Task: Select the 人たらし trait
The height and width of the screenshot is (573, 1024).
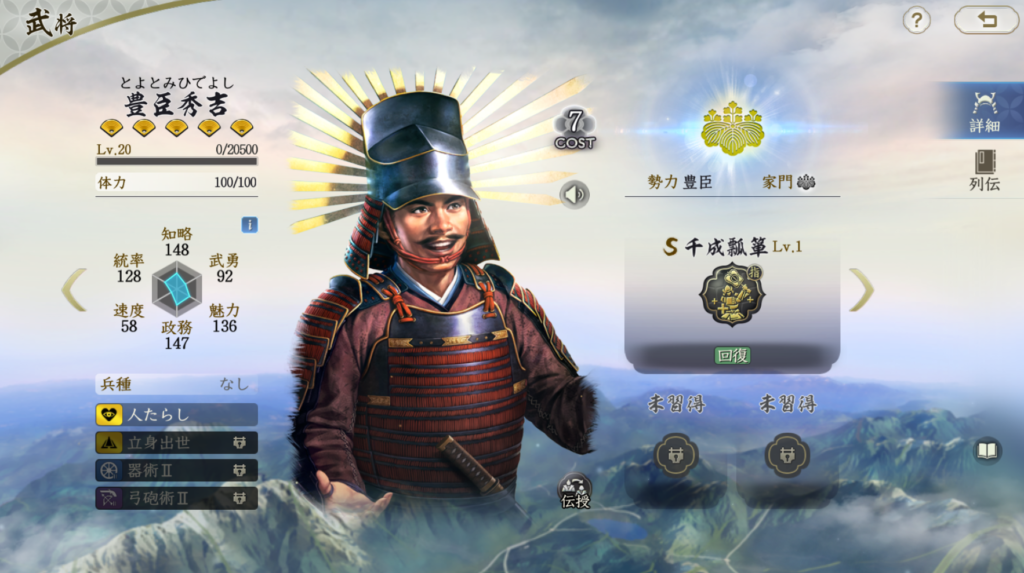Action: [x=176, y=414]
